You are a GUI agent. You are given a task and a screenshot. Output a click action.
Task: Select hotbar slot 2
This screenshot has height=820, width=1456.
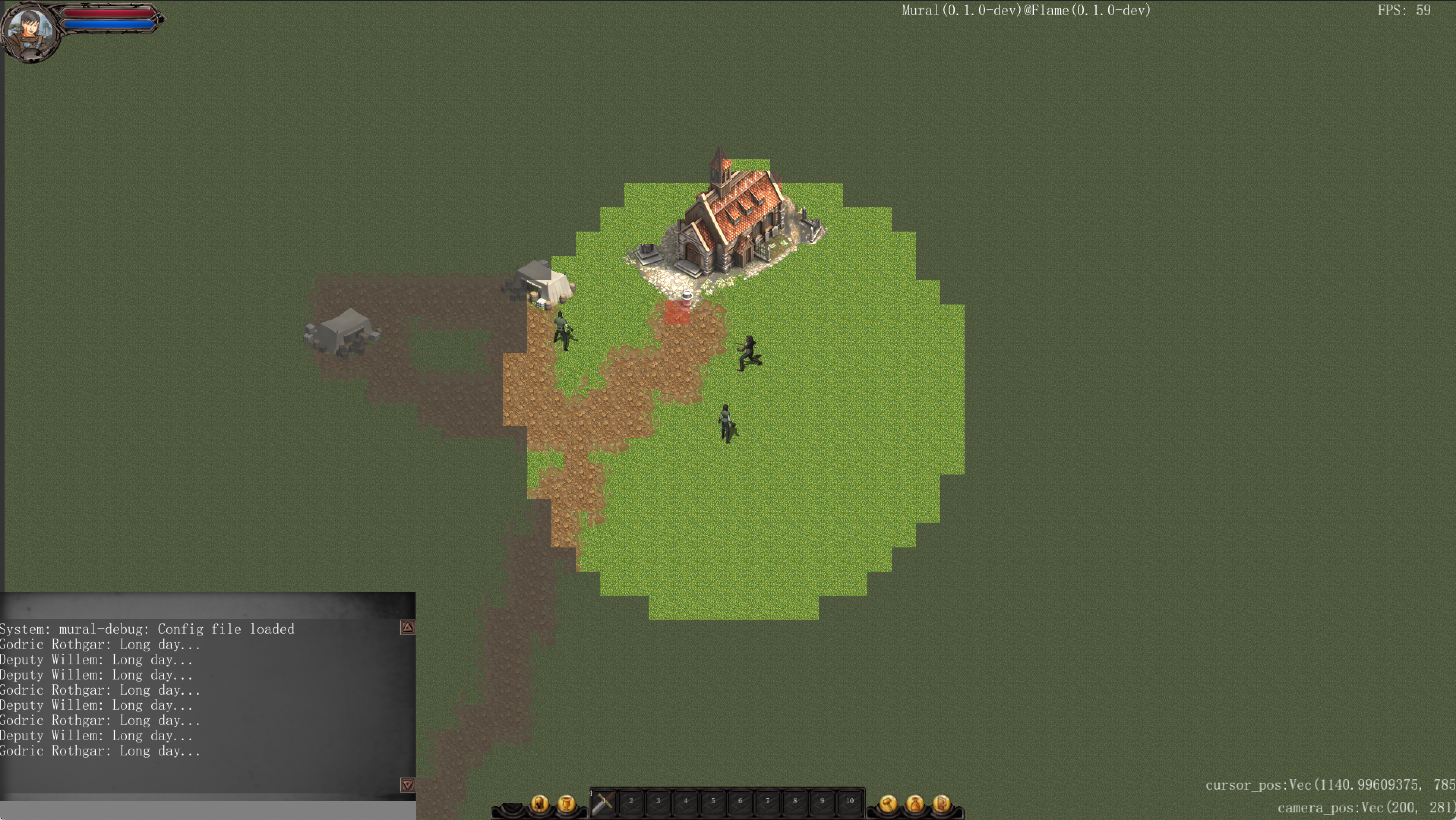click(631, 802)
